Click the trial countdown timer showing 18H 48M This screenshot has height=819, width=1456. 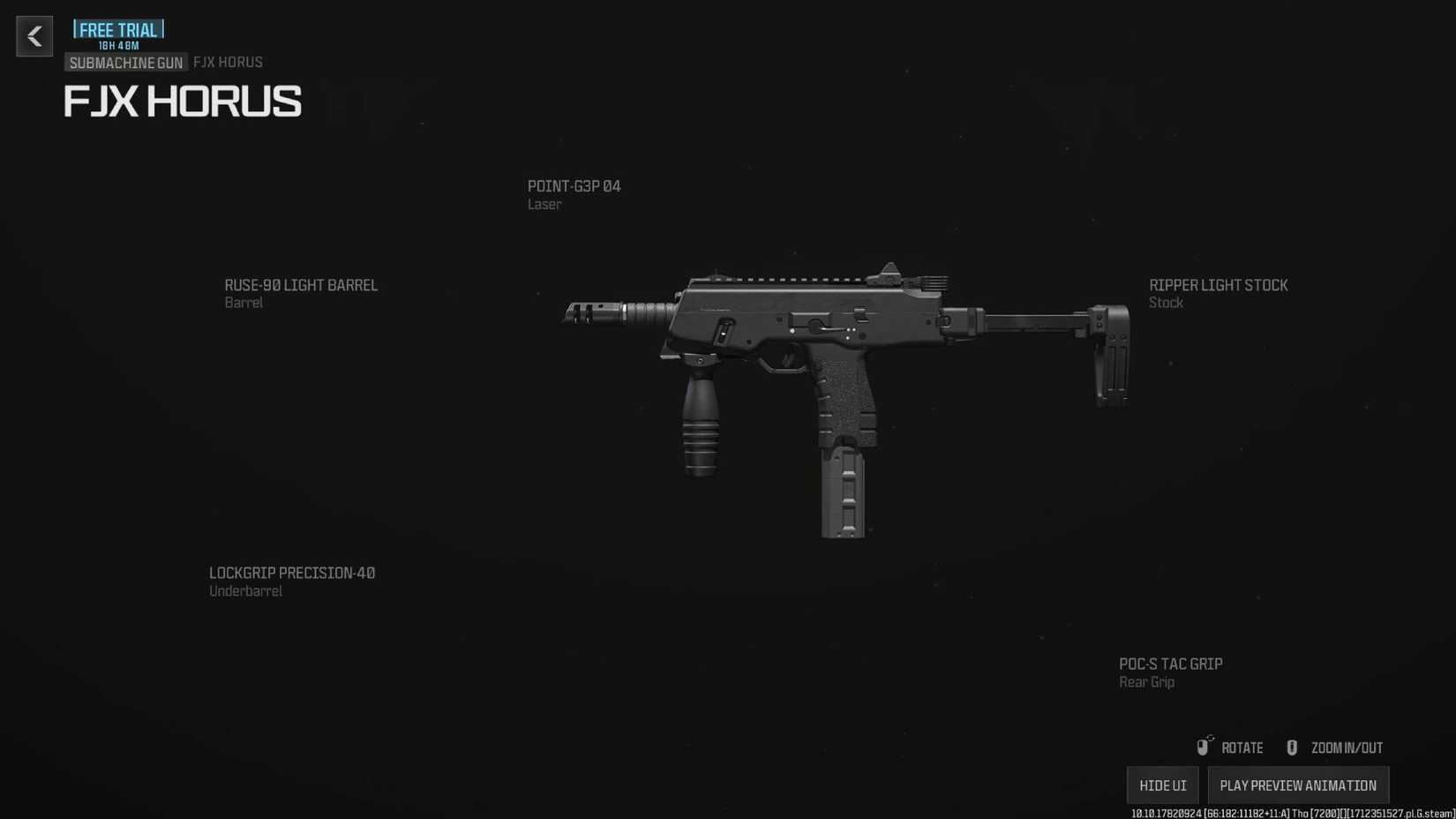tap(117, 46)
